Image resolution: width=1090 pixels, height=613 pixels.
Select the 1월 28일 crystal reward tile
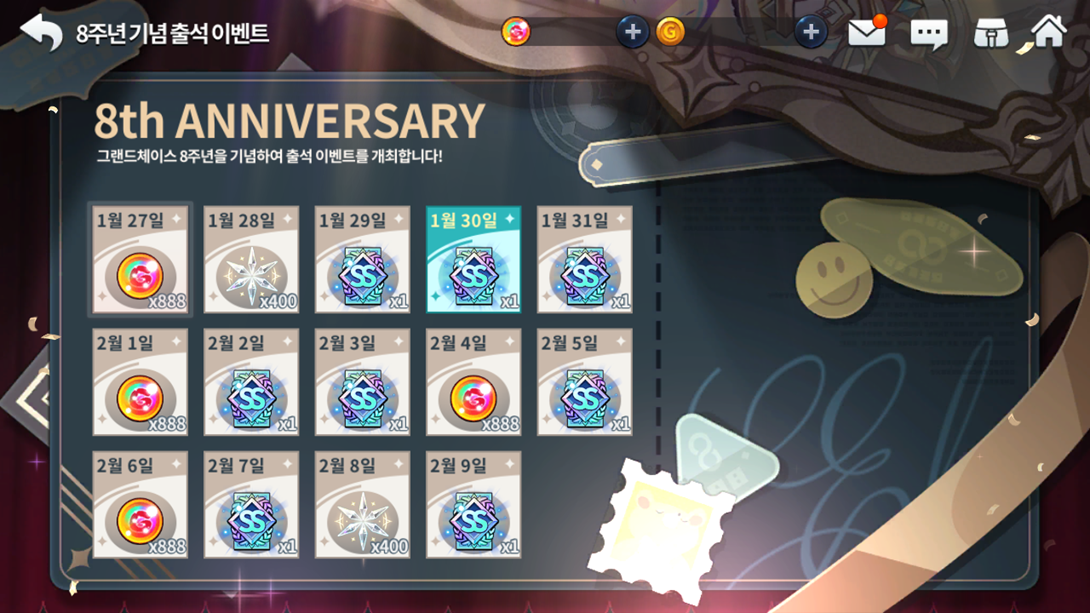[x=251, y=260]
